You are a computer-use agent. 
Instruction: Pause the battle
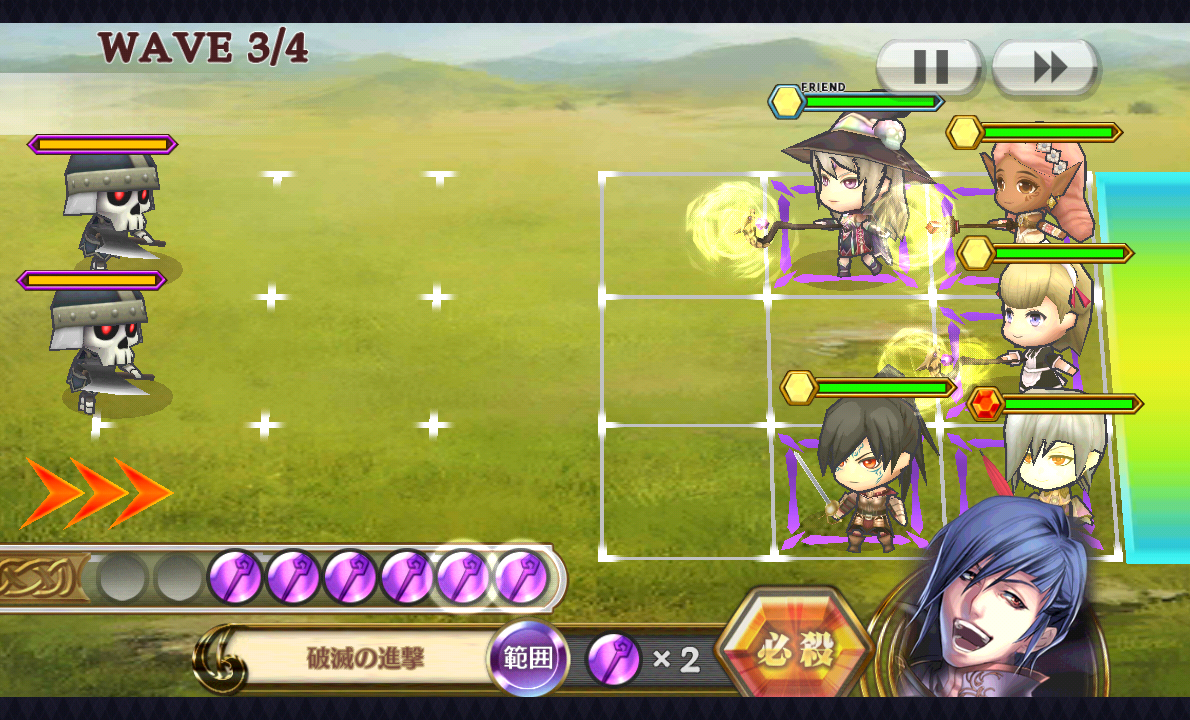pos(930,68)
